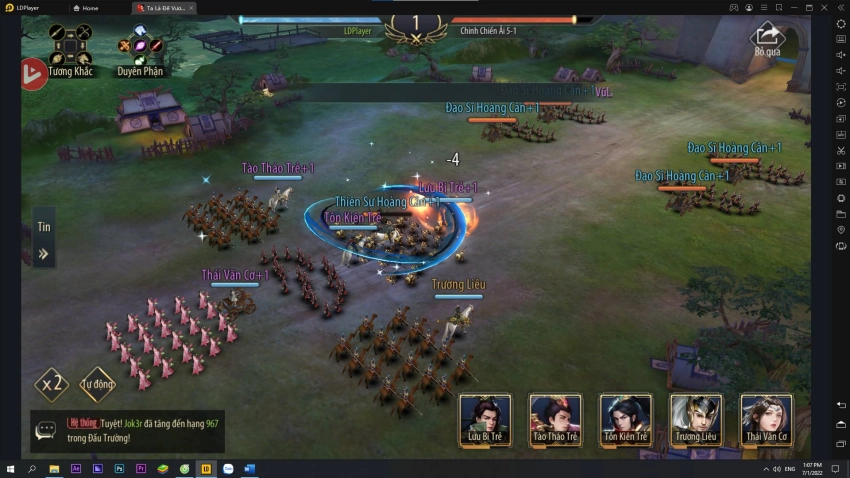Screen dimensions: 850x478
Task: Choose the Trương Liêu hero portrait
Action: [696, 419]
